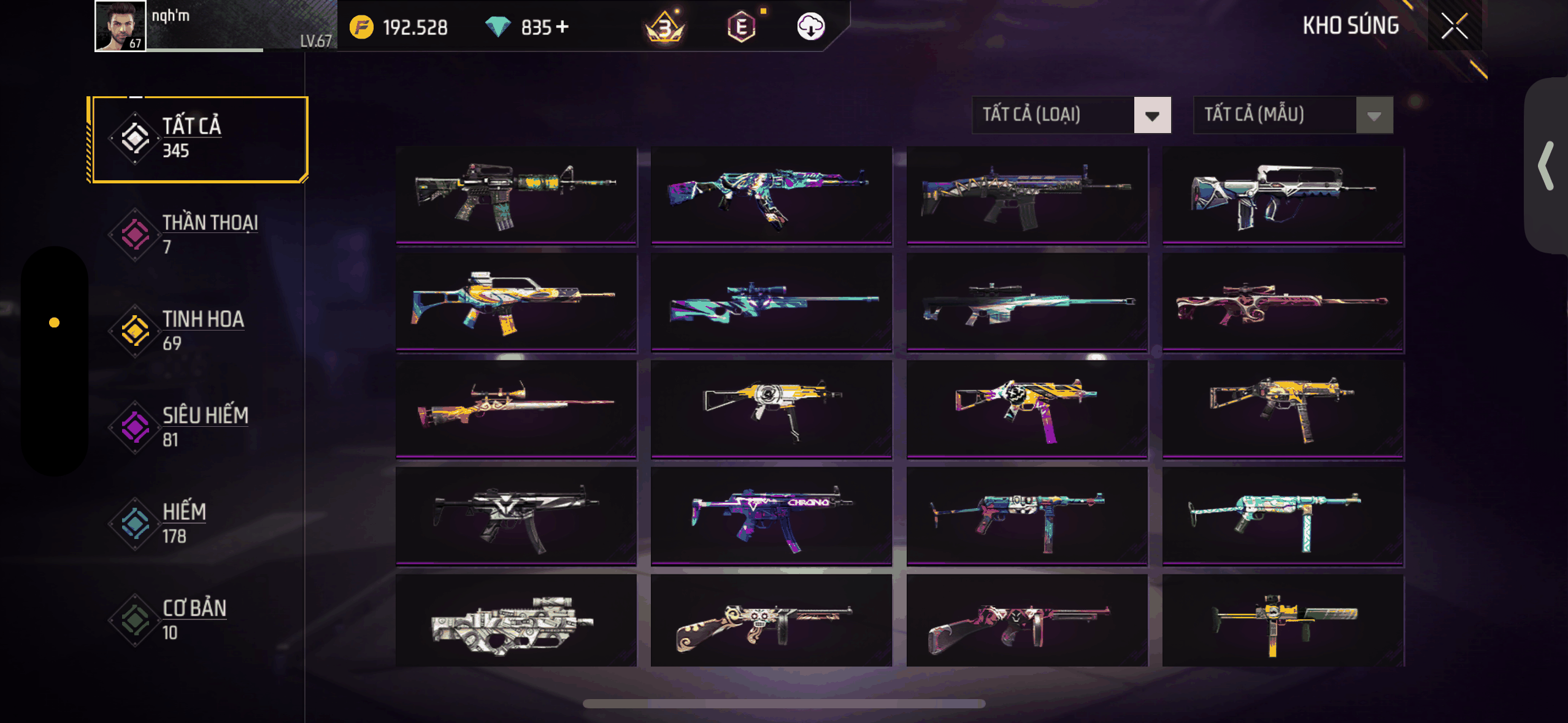Select the Chrono MP5 skin
Image resolution: width=1568 pixels, height=723 pixels.
(x=771, y=516)
